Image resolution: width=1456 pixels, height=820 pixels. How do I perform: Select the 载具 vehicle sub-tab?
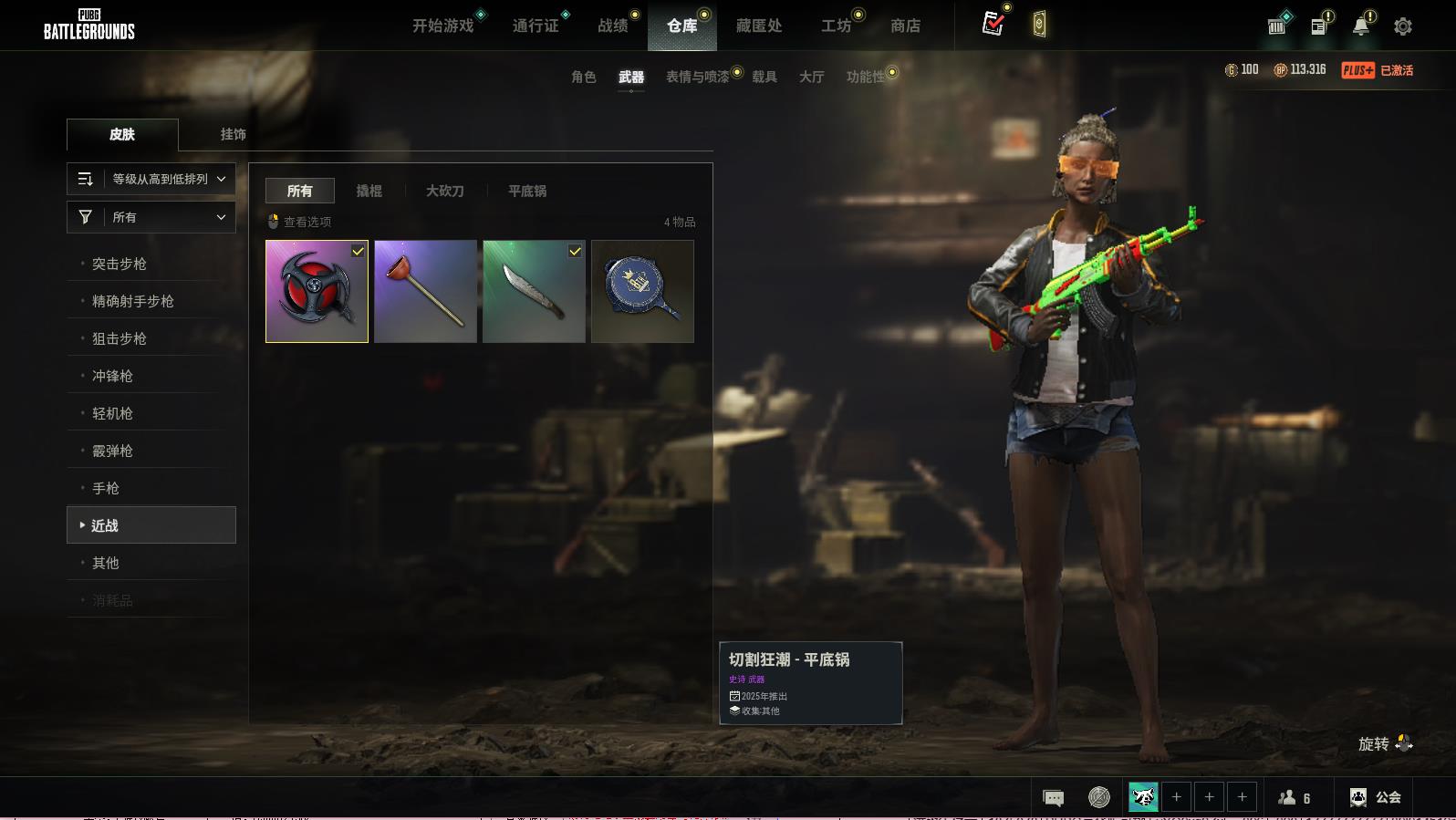point(764,77)
